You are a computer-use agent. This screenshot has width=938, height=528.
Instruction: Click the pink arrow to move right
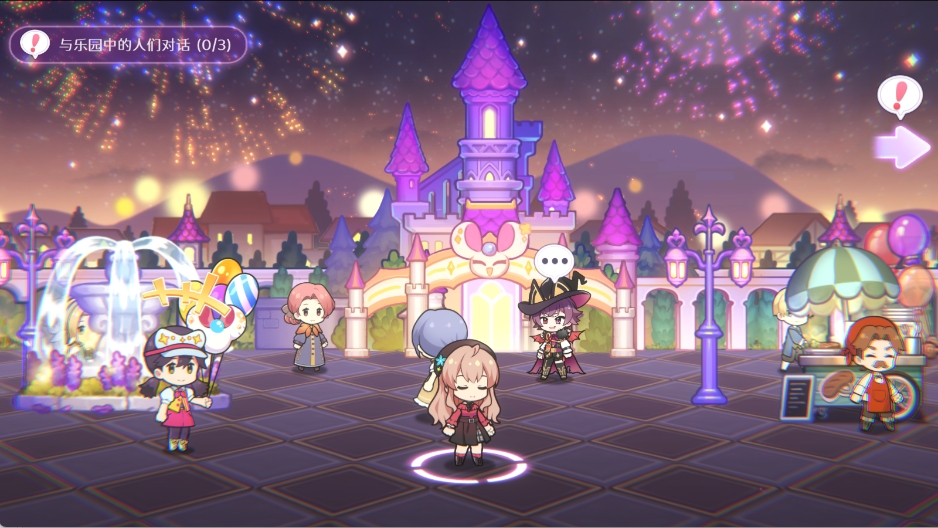click(x=902, y=147)
